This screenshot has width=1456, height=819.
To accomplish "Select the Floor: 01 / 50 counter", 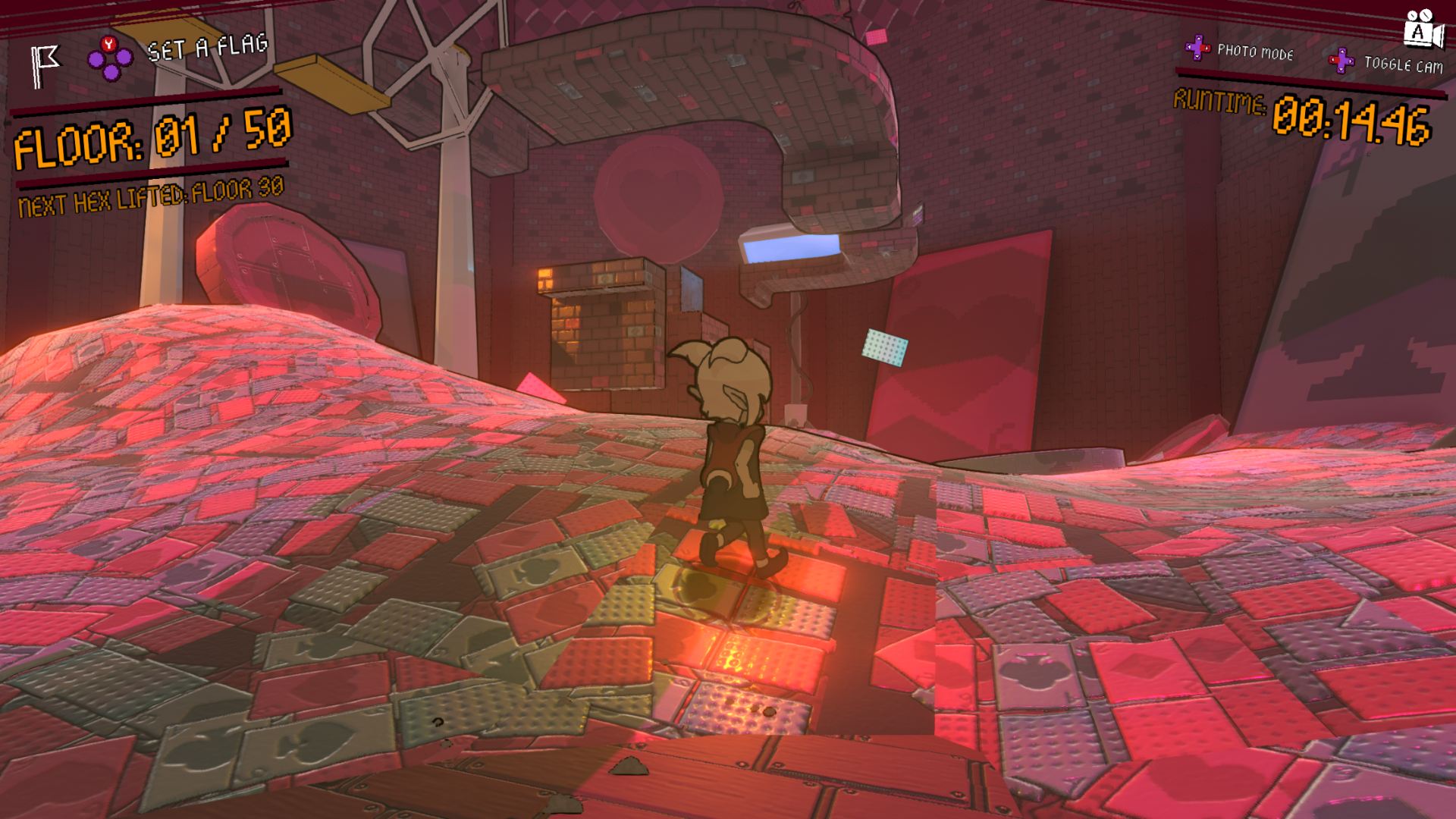I will point(152,136).
